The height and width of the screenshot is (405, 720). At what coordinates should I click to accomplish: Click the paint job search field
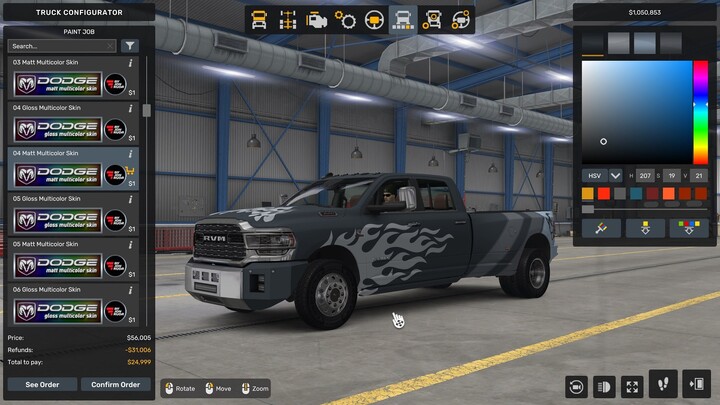(62, 46)
